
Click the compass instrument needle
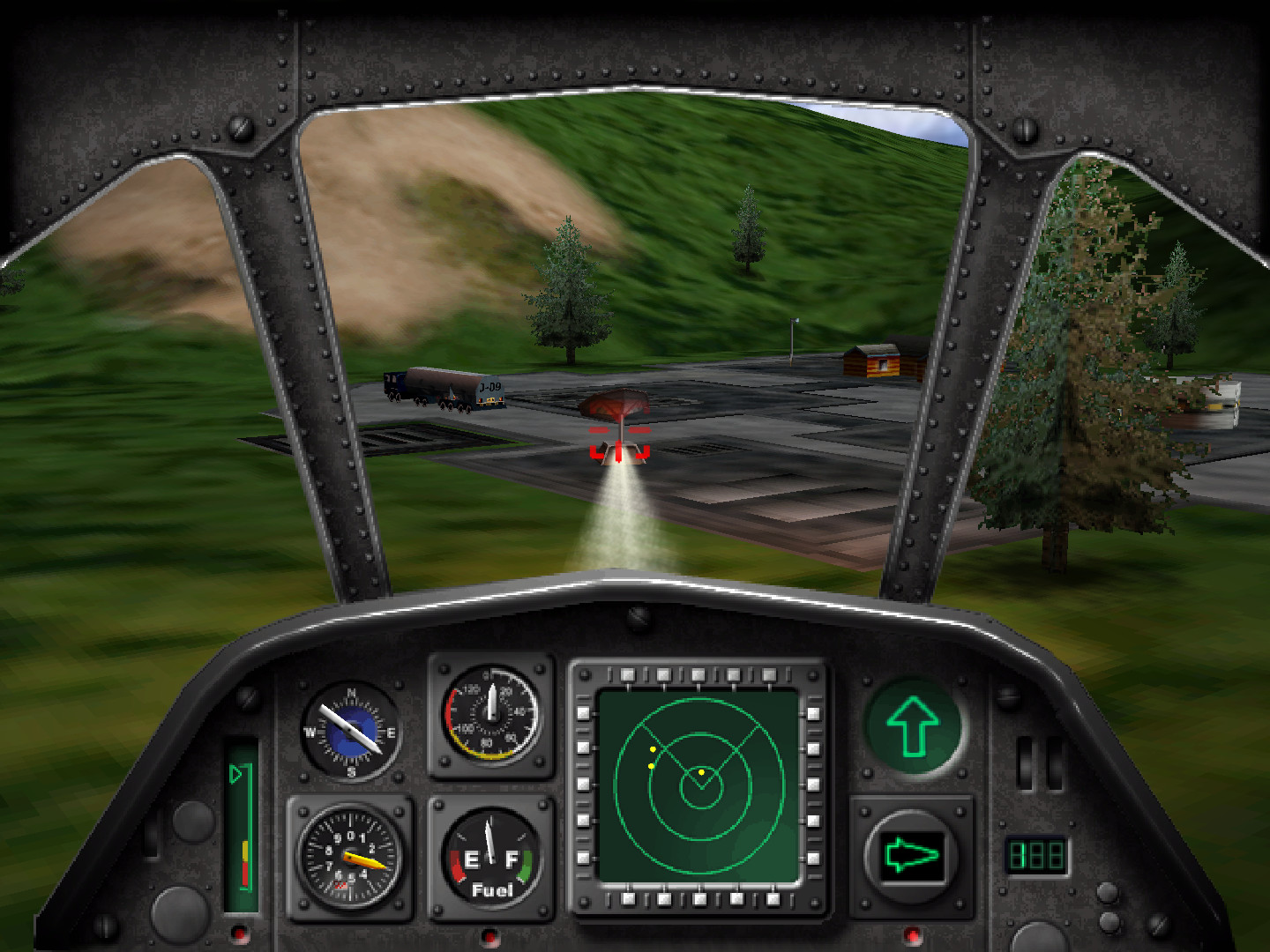coord(348,727)
